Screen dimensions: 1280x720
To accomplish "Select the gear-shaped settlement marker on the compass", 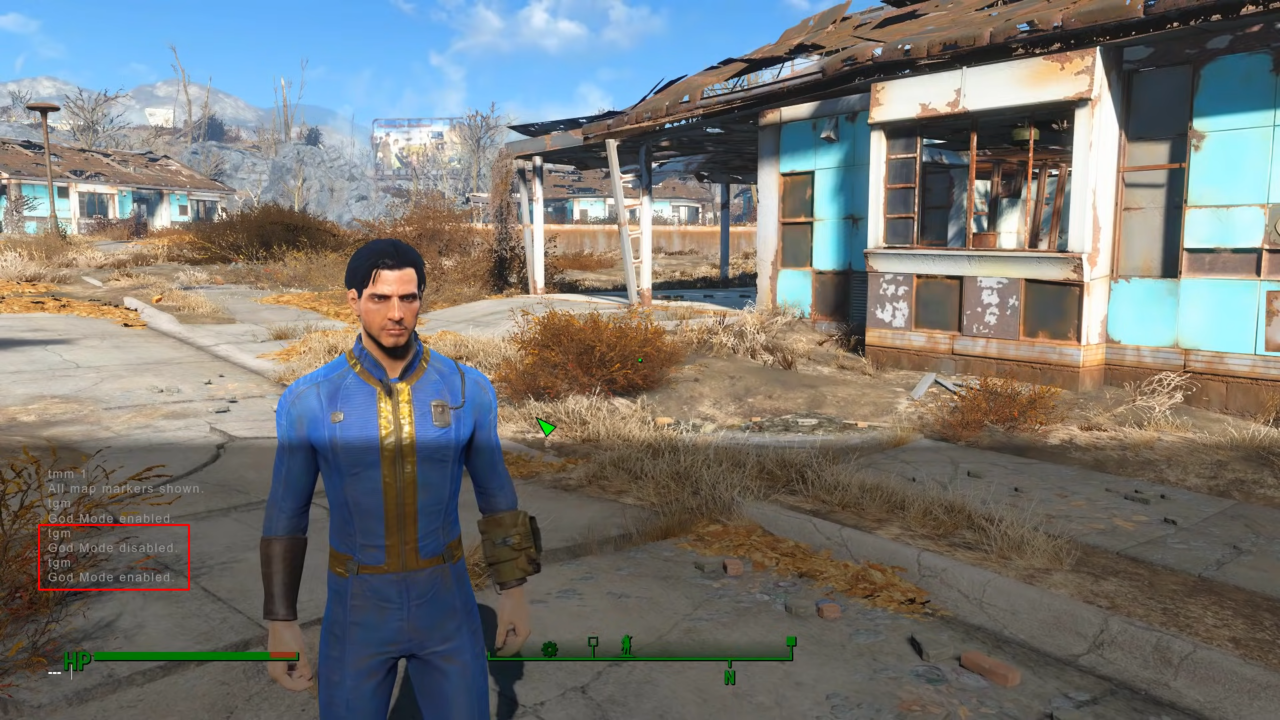I will click(x=548, y=650).
